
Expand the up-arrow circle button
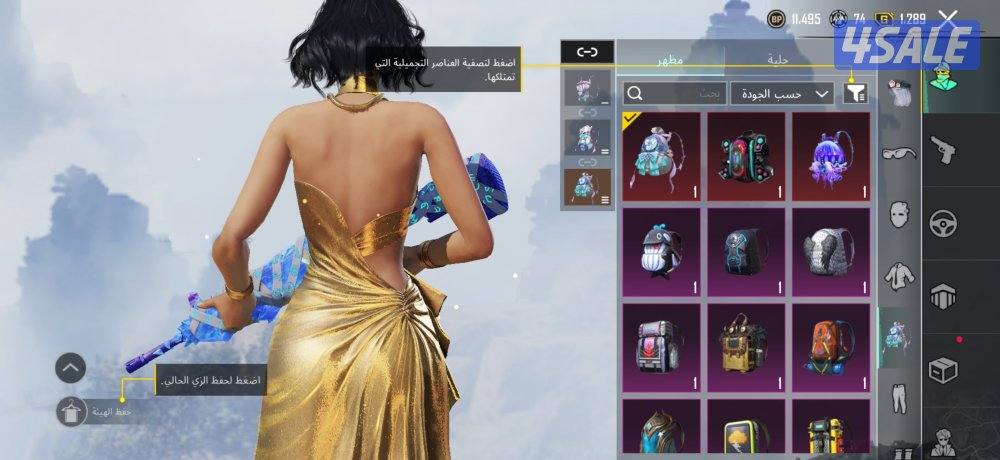(x=70, y=368)
